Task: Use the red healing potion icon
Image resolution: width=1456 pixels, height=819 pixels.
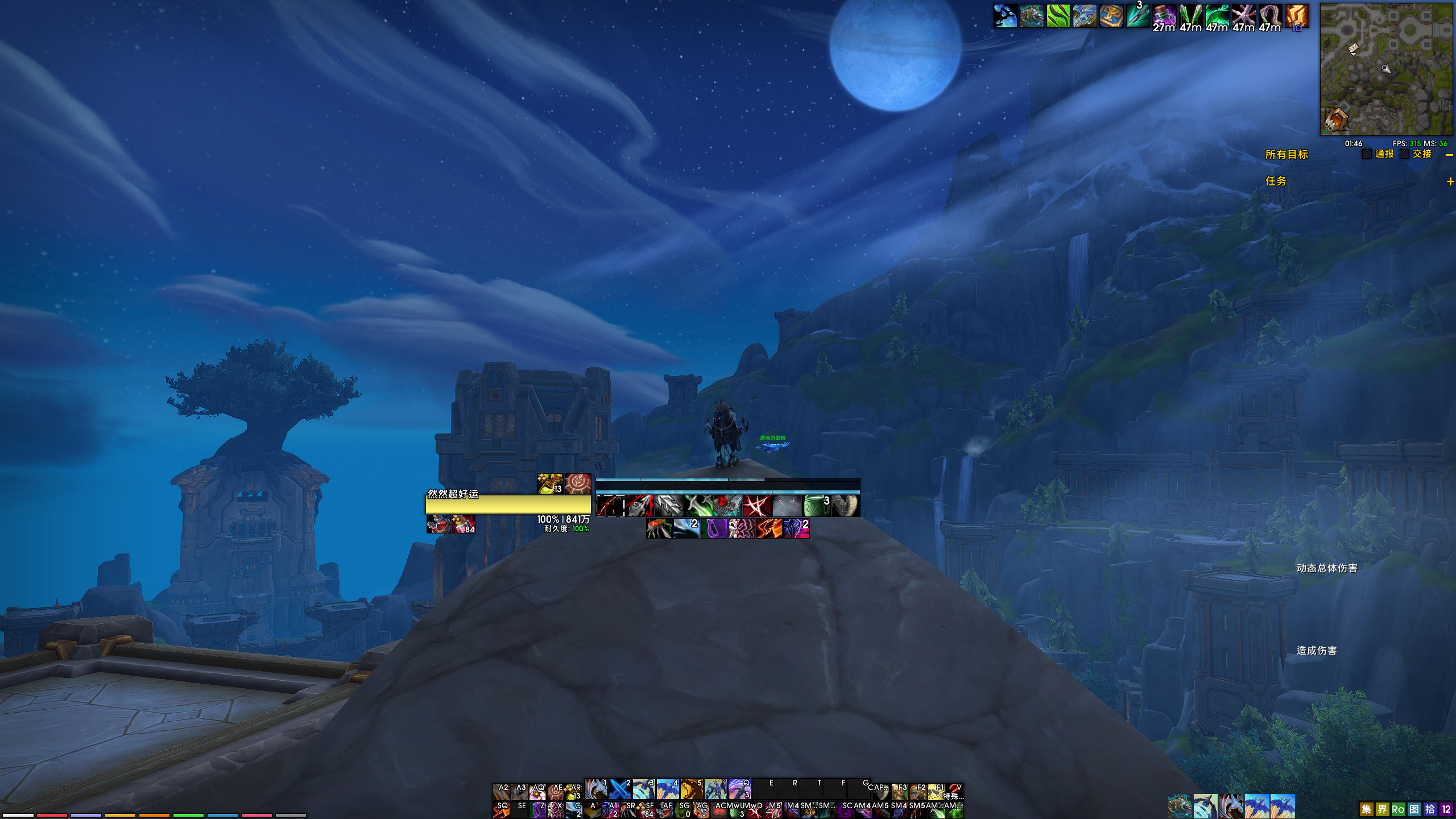Action: pyautogui.click(x=439, y=524)
